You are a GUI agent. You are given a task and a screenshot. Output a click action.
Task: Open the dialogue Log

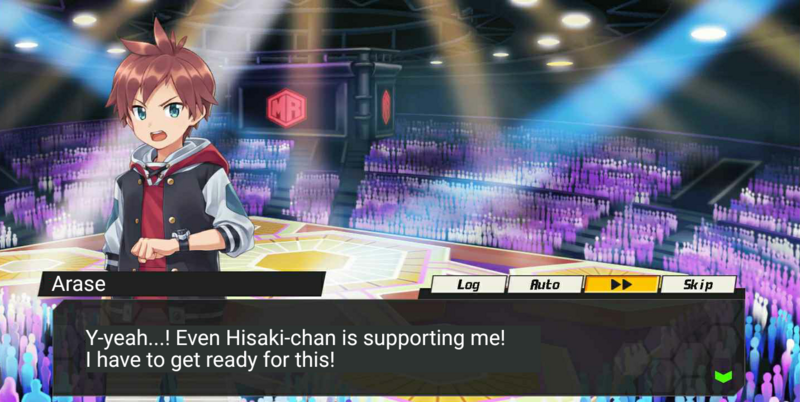tap(467, 285)
